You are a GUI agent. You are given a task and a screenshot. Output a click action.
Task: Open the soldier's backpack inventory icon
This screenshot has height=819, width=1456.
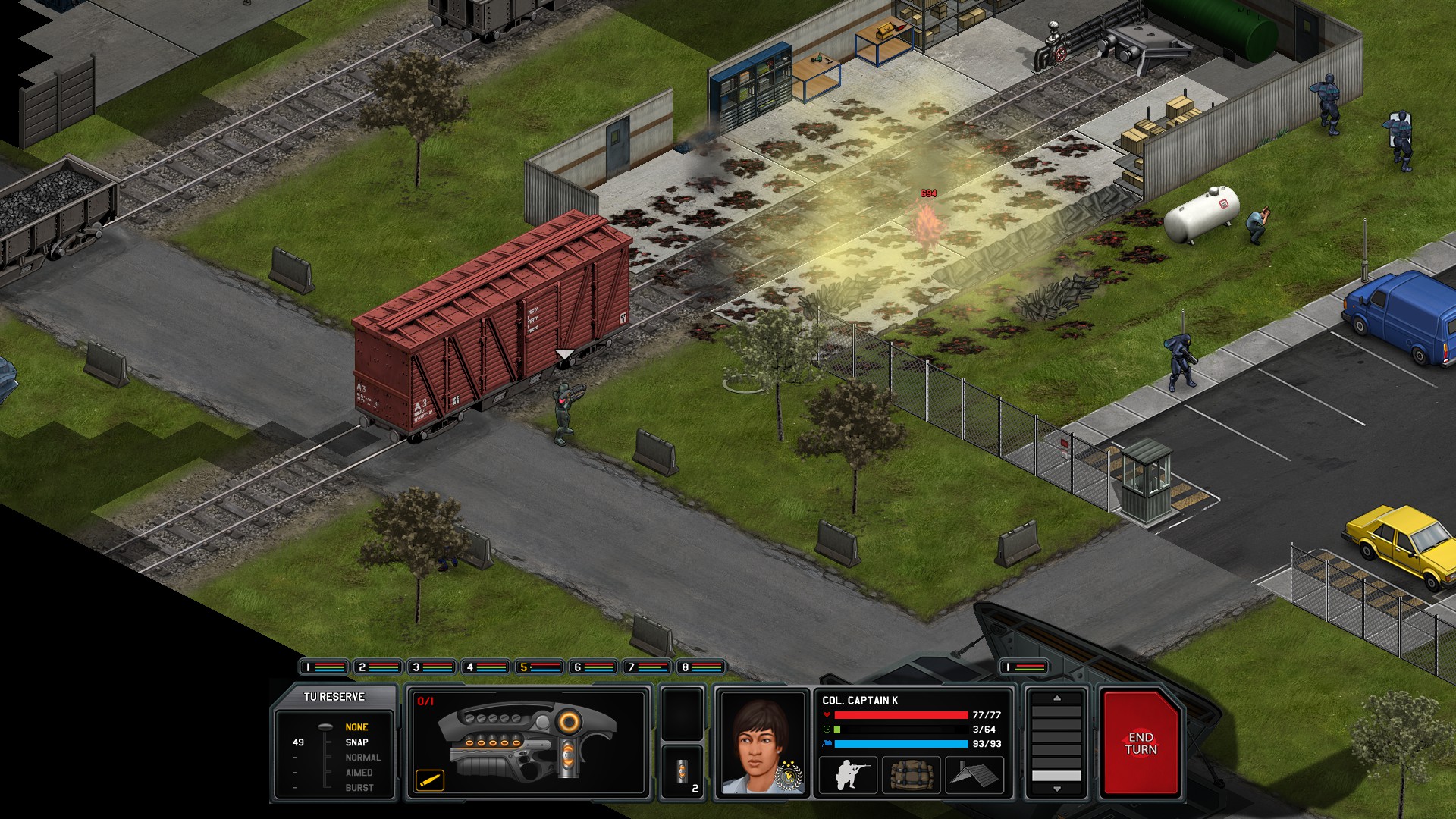[912, 776]
